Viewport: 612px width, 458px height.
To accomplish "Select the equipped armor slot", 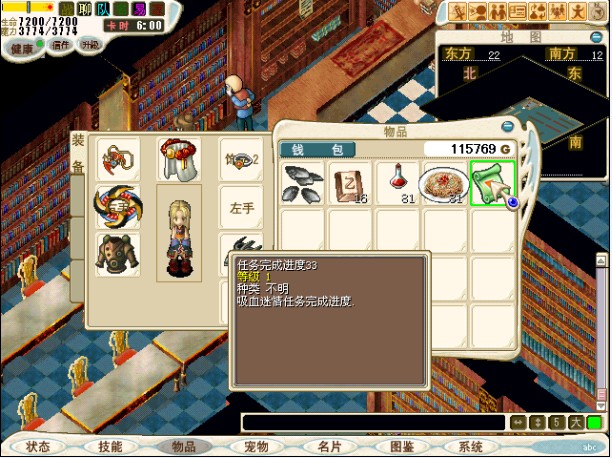I will tap(118, 254).
